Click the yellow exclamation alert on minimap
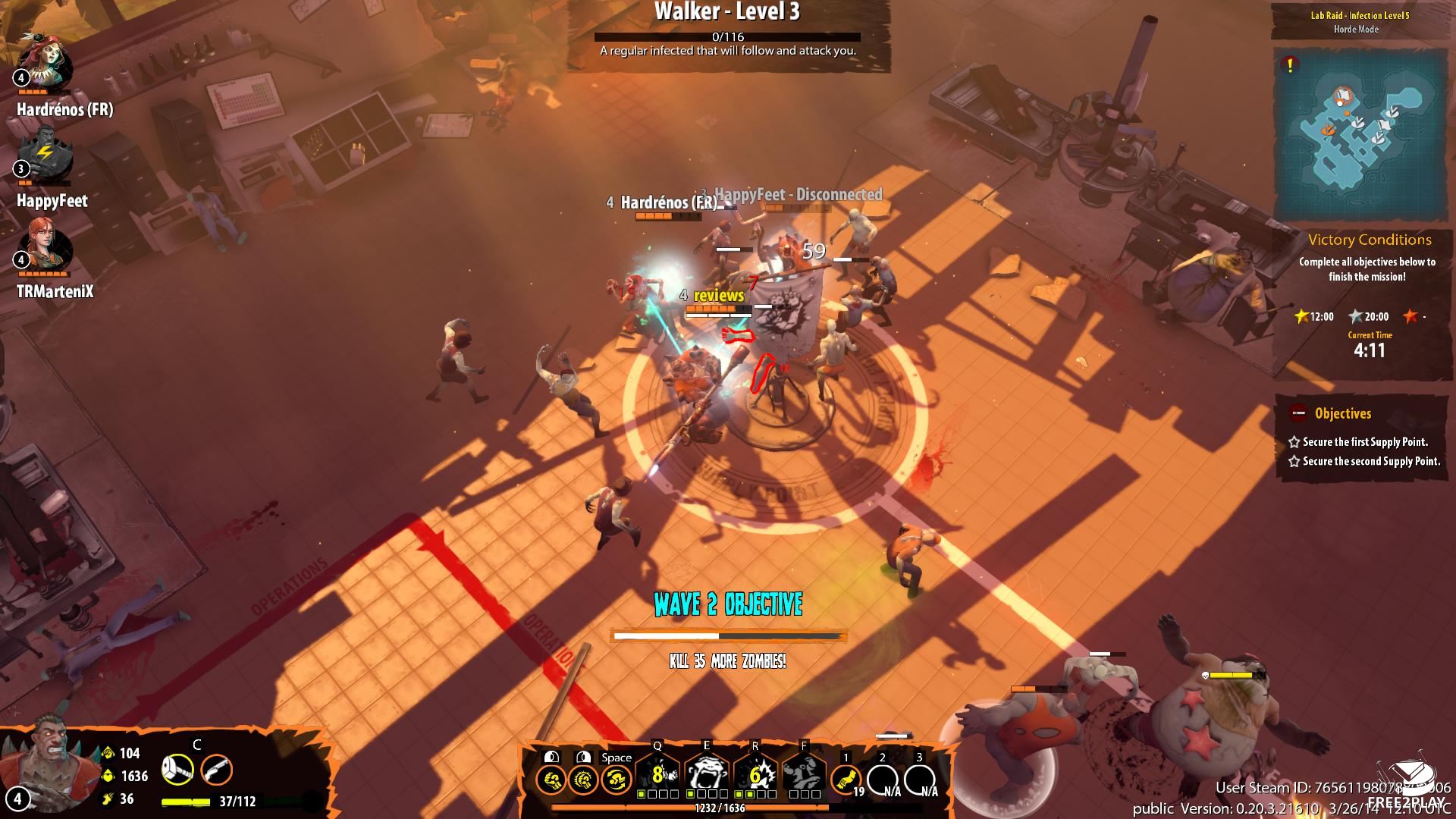The image size is (1456, 819). click(1290, 65)
